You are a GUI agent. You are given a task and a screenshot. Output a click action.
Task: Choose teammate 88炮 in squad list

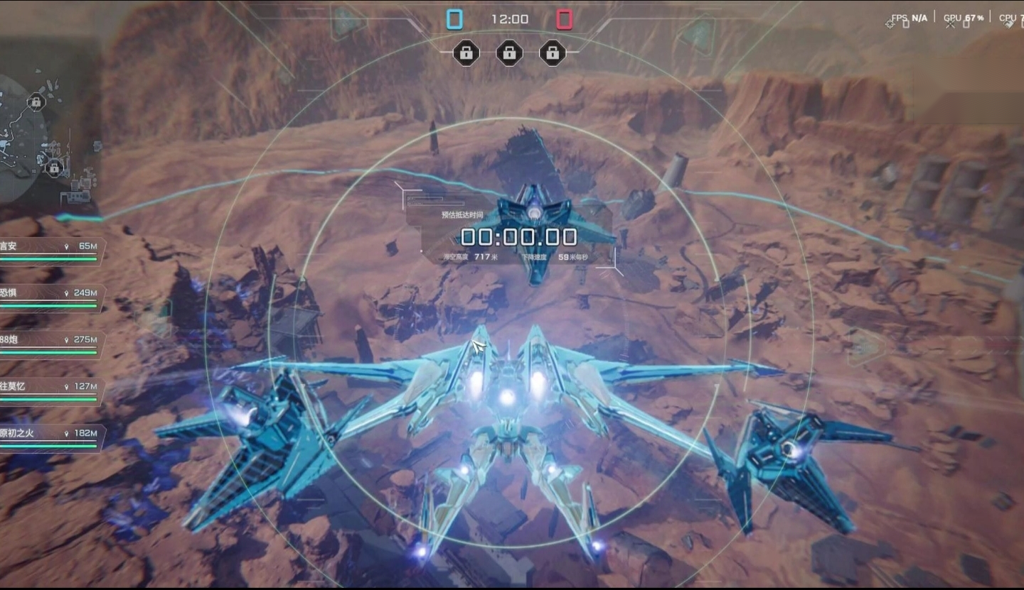(x=50, y=342)
